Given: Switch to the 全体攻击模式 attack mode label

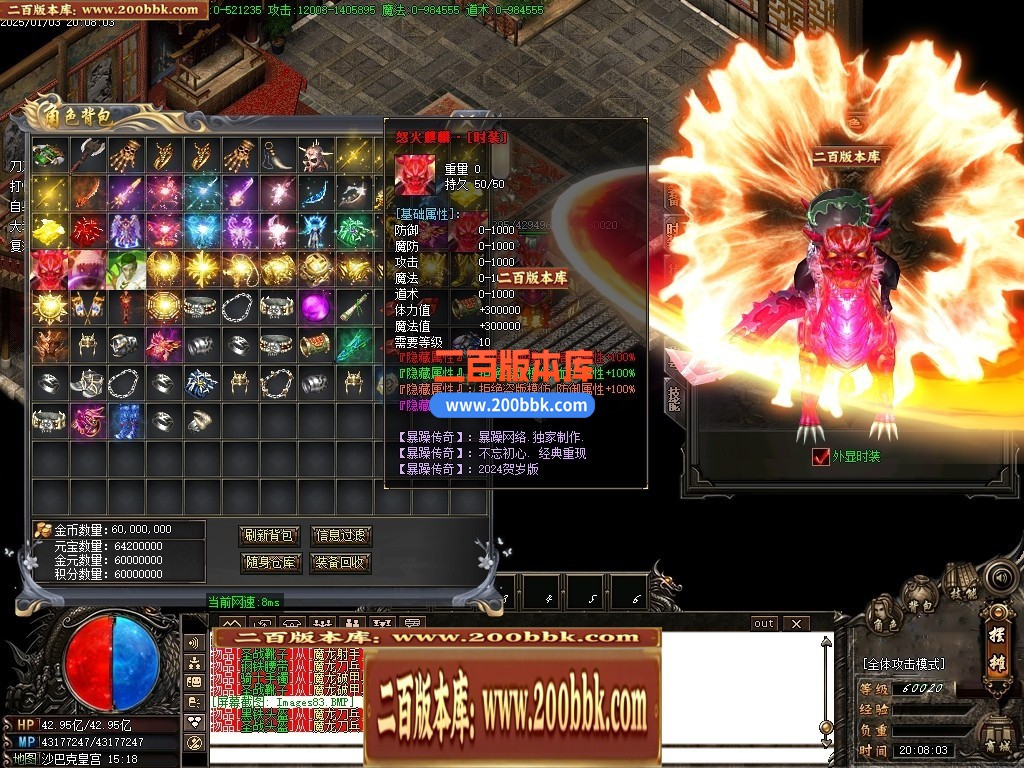Looking at the screenshot, I should coord(904,664).
